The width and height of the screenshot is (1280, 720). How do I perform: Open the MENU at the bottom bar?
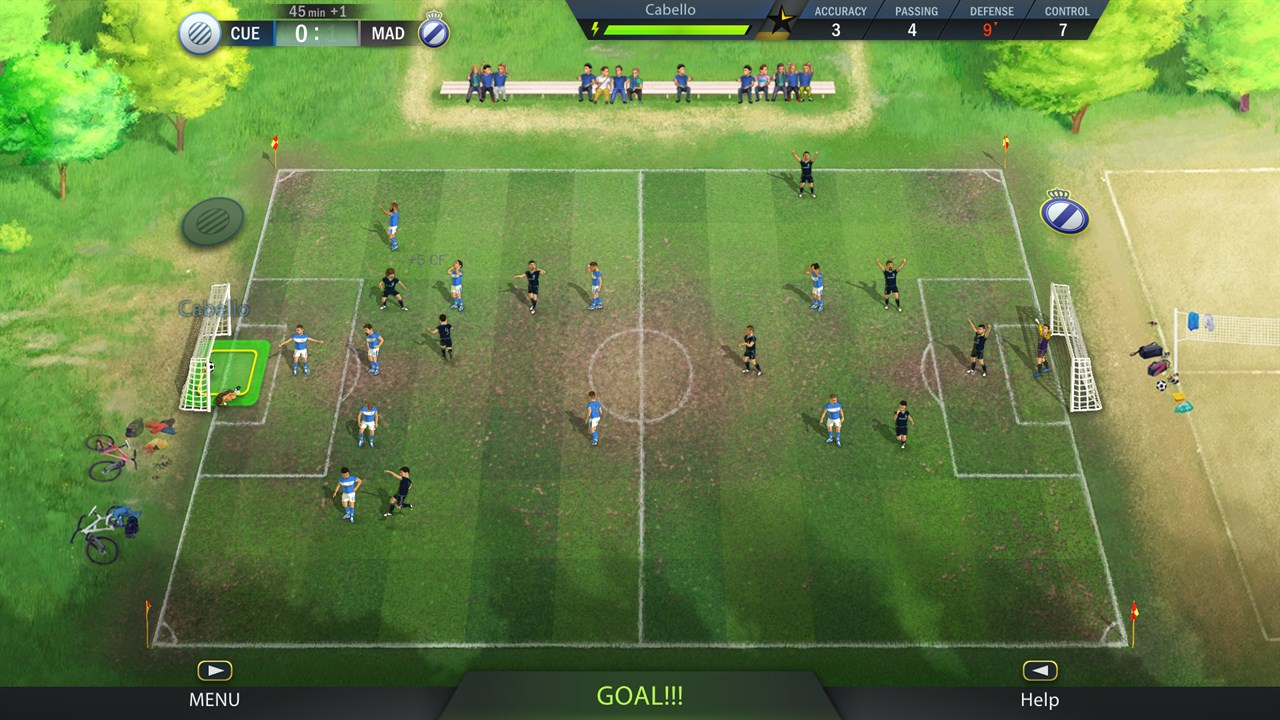[215, 698]
